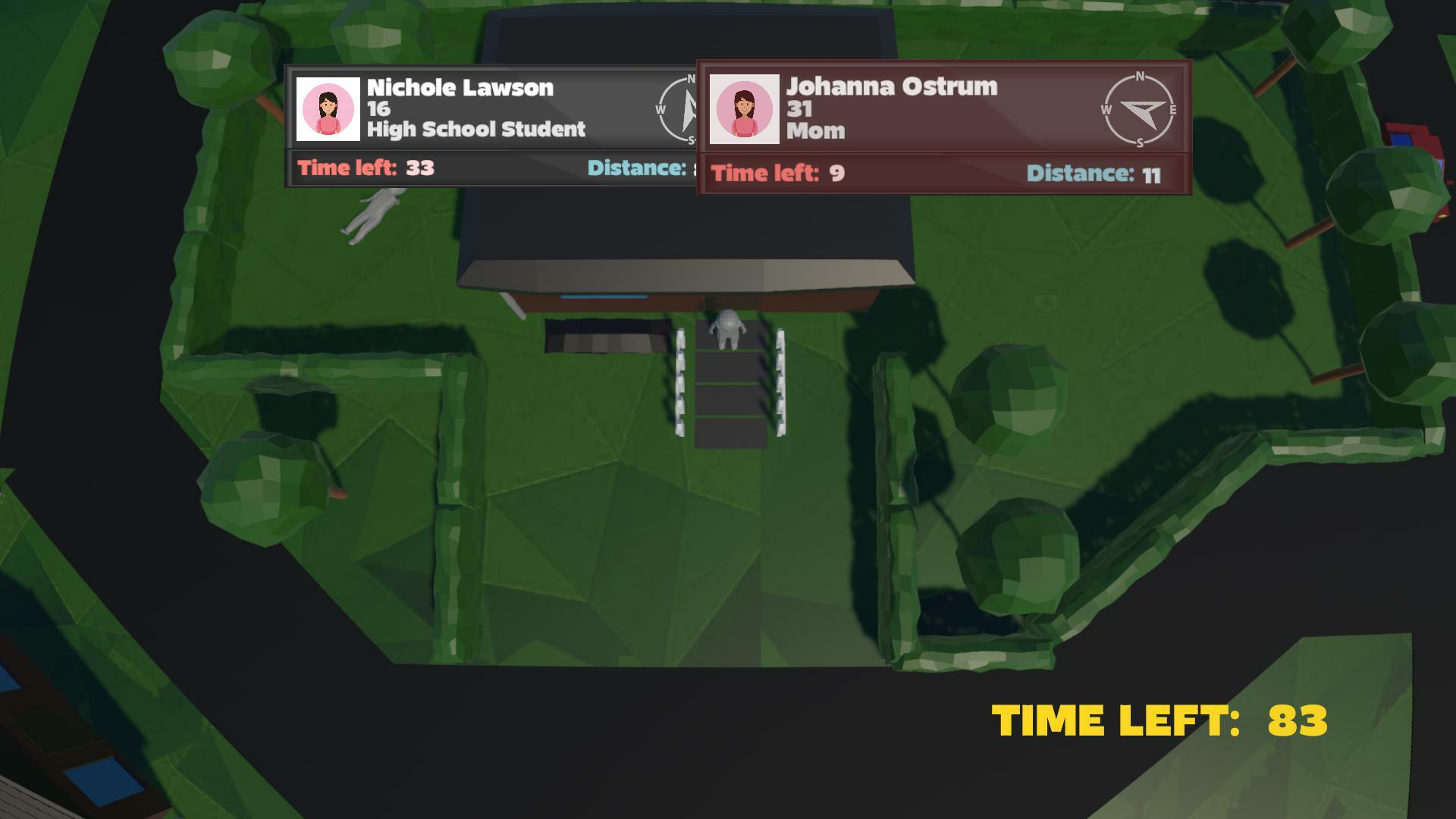Click the N marker on Nichole's compass
Screen dimensions: 1456x819
coord(689,78)
